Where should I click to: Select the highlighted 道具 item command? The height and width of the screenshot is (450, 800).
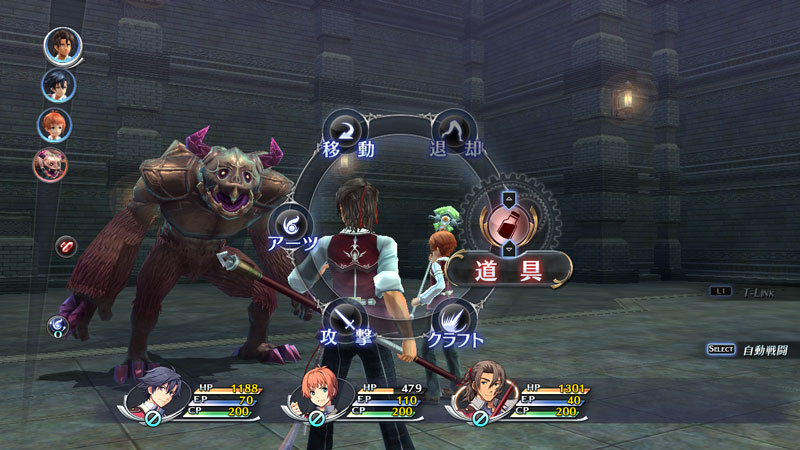point(509,270)
